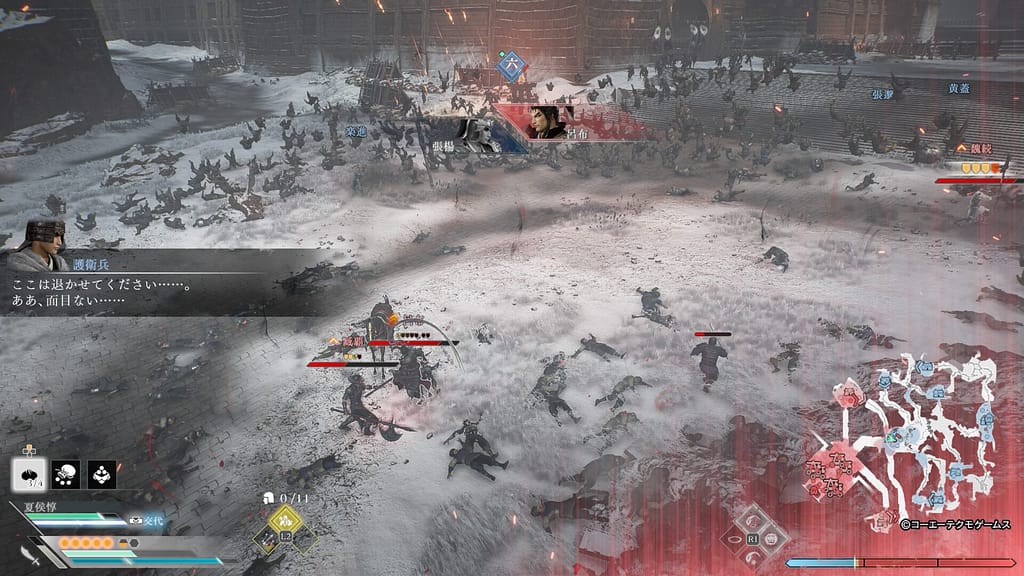Viewport: 1024px width, 576px height.
Task: Click the green player marker on minimap
Action: click(x=892, y=437)
